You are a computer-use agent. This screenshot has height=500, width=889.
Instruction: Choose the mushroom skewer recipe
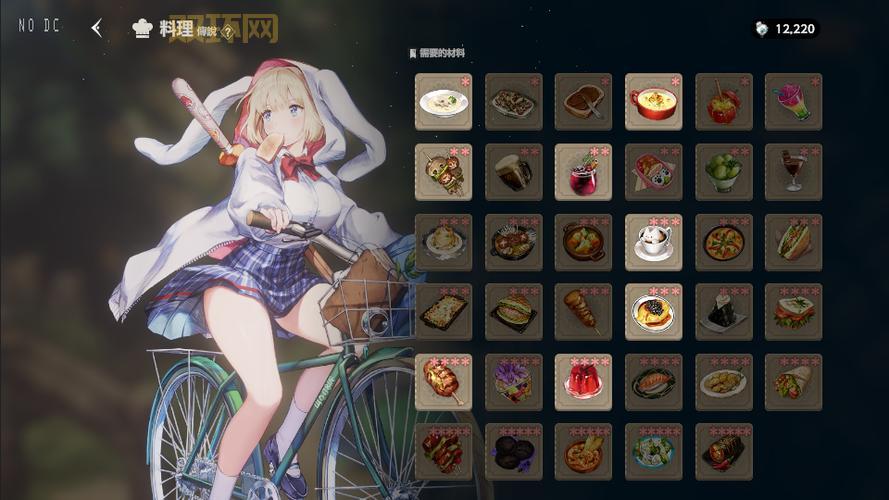click(443, 172)
